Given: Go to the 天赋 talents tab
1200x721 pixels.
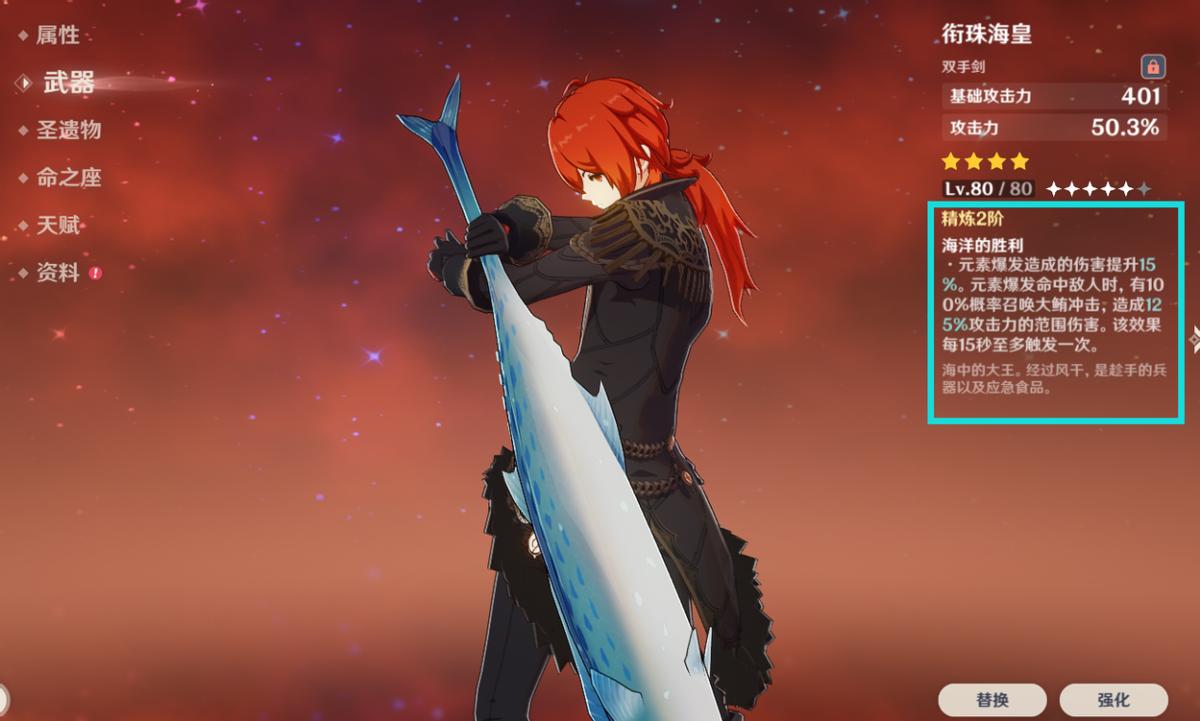Looking at the screenshot, I should [57, 226].
